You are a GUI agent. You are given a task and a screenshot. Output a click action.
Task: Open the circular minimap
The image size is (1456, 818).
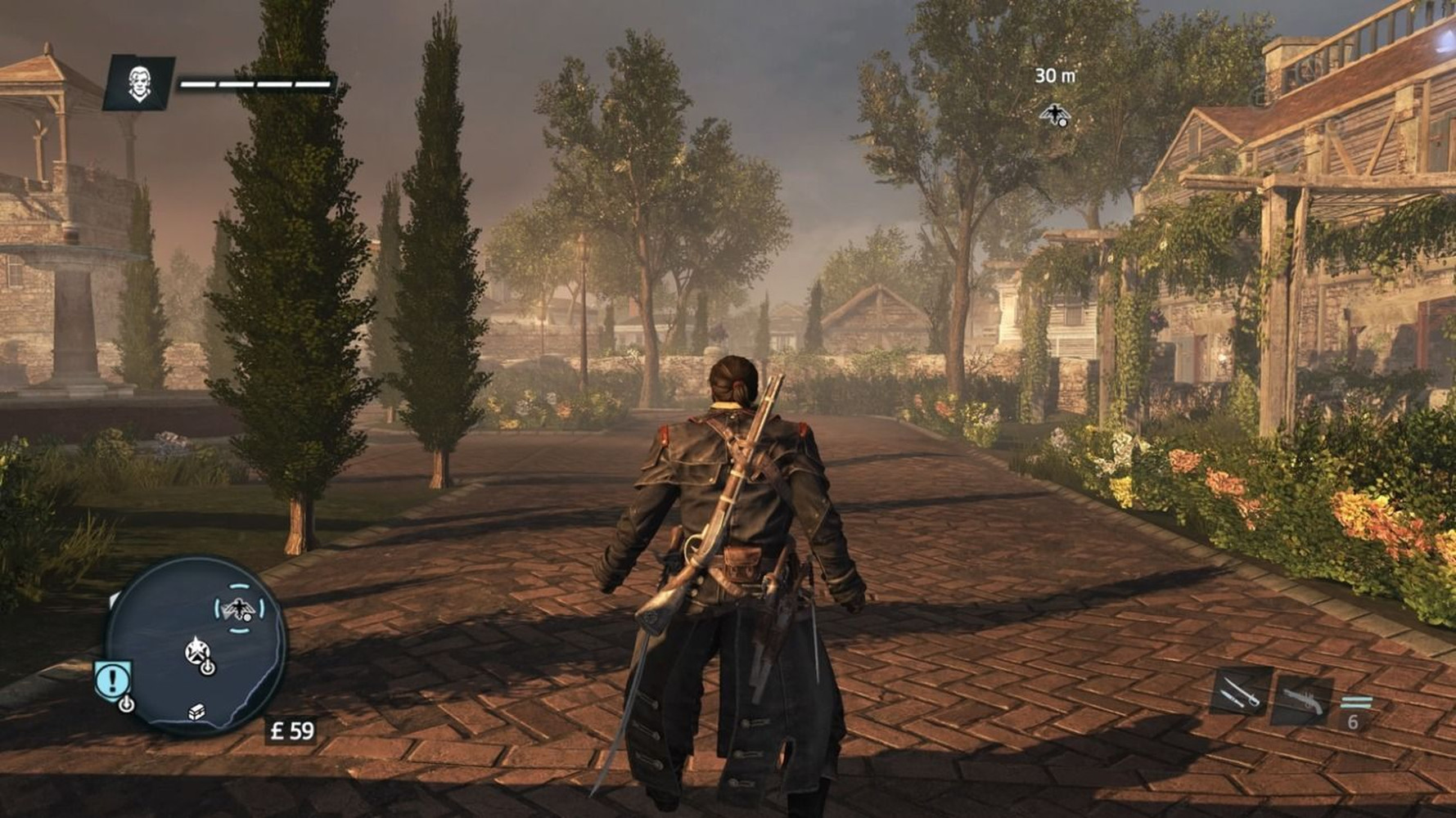click(196, 645)
